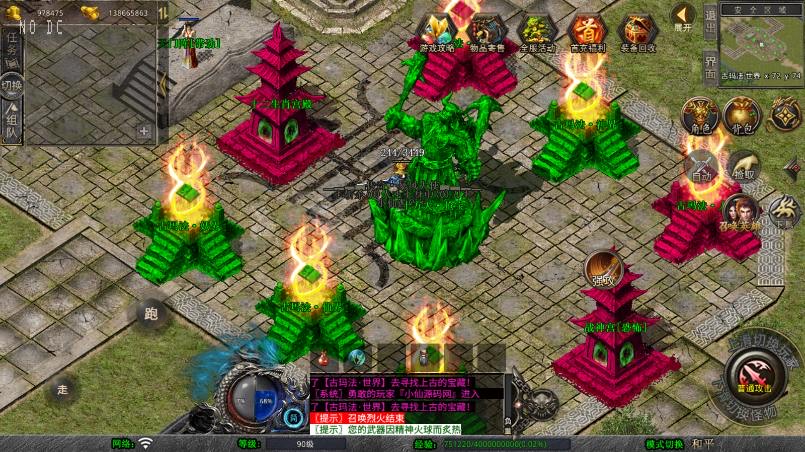
Task: Open the 游戏攻略 game guide icon
Action: pyautogui.click(x=436, y=32)
